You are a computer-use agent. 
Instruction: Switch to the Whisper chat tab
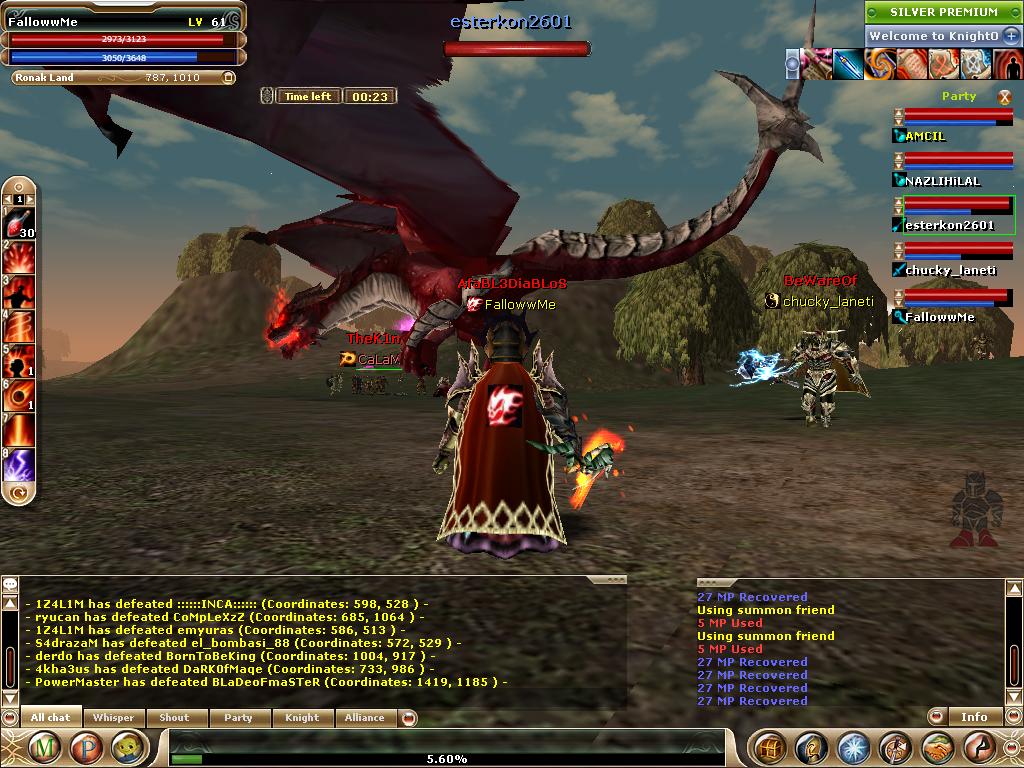tap(113, 717)
